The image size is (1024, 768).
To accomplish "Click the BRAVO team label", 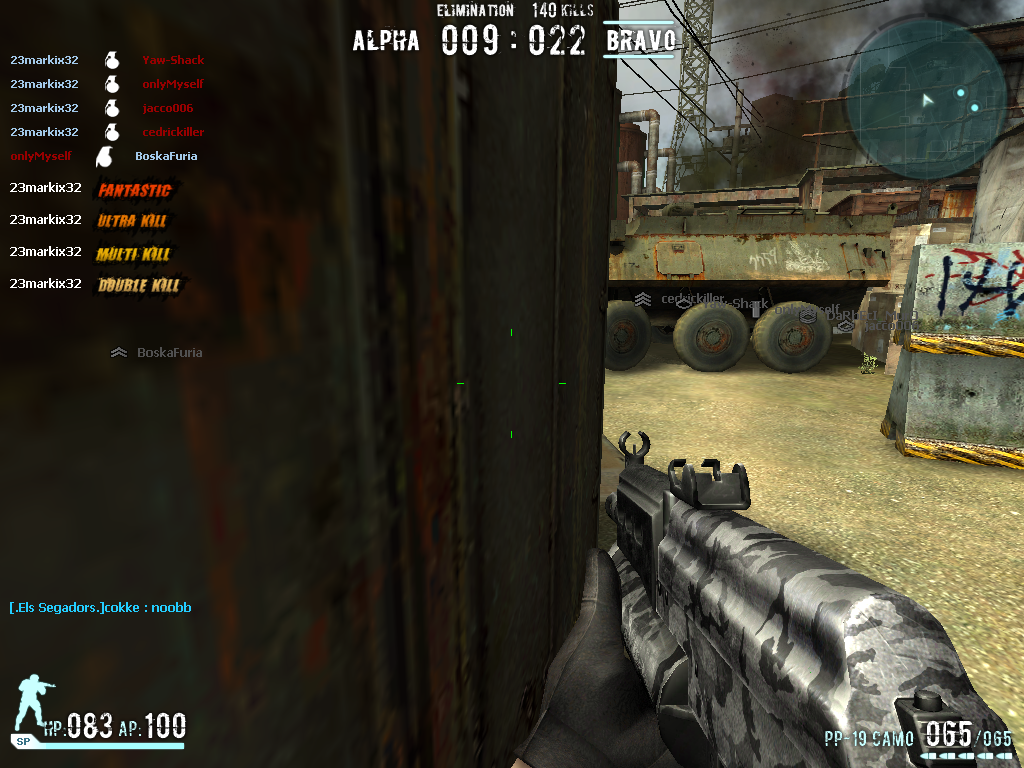I will coord(640,41).
